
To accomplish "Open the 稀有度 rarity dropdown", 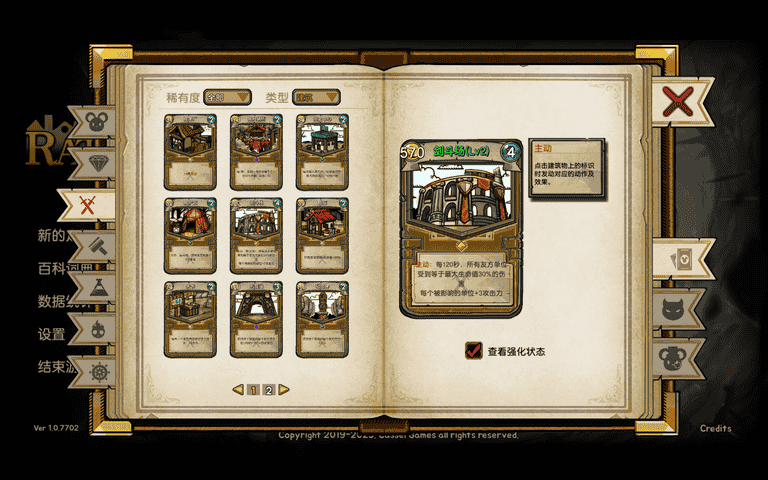I will [x=228, y=97].
